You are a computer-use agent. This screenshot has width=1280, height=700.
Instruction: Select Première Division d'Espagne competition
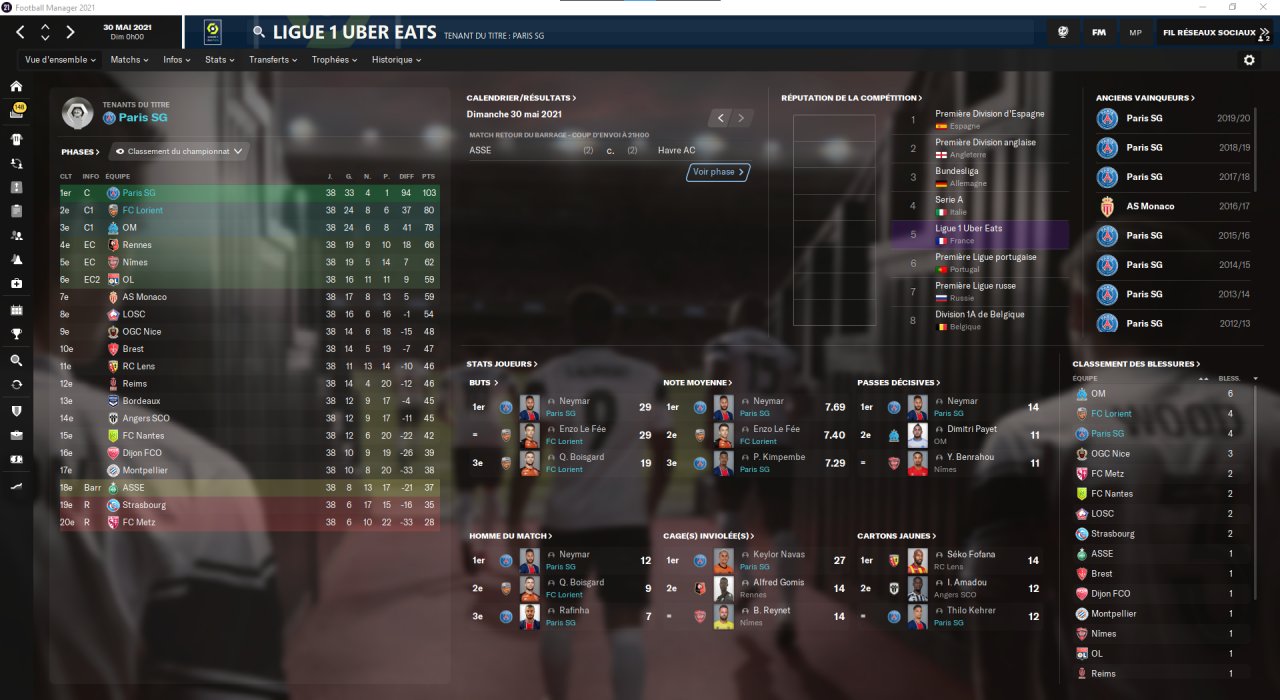pos(989,114)
